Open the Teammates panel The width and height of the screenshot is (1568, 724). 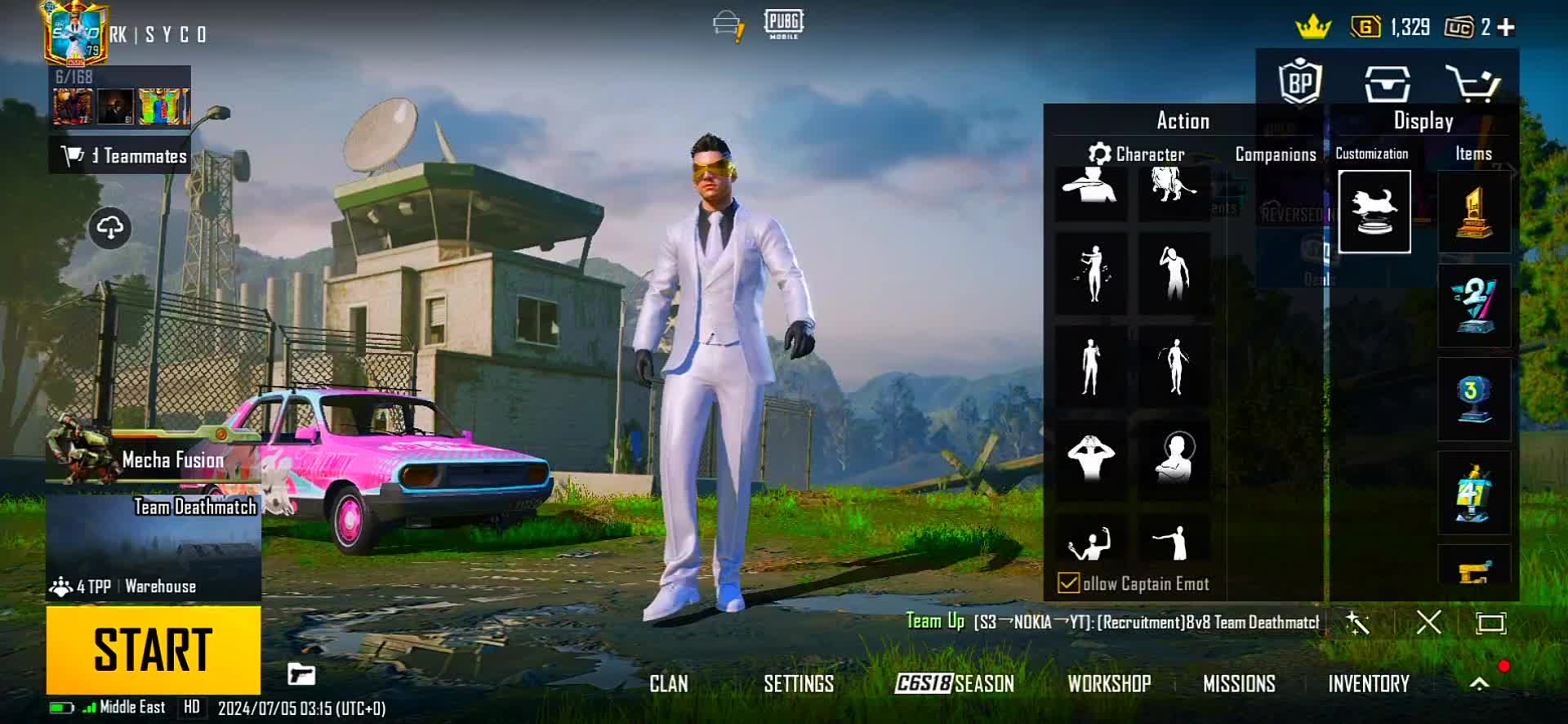tap(121, 155)
